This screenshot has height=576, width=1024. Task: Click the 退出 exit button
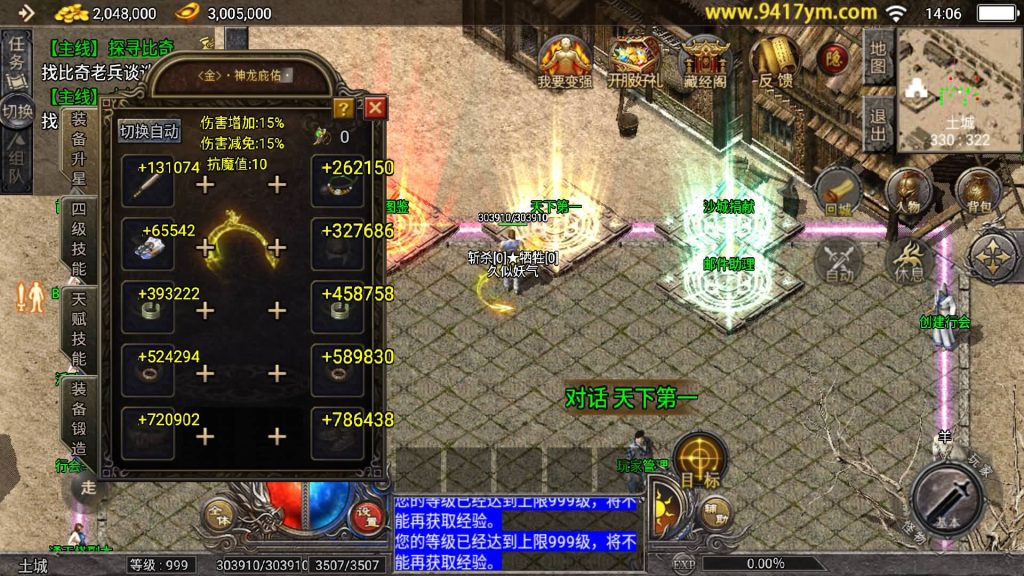[x=877, y=126]
